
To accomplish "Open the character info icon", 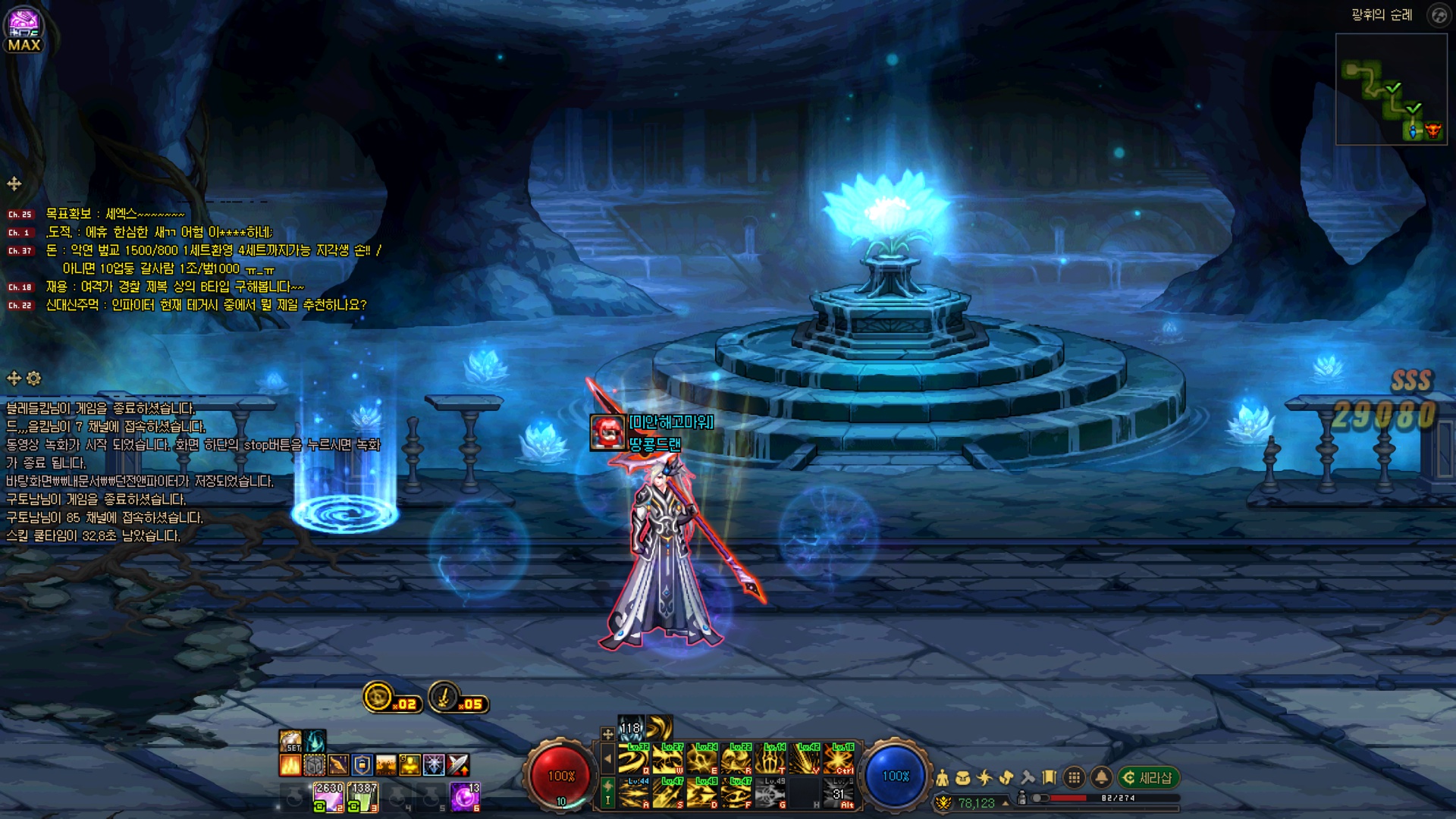I will 942,778.
